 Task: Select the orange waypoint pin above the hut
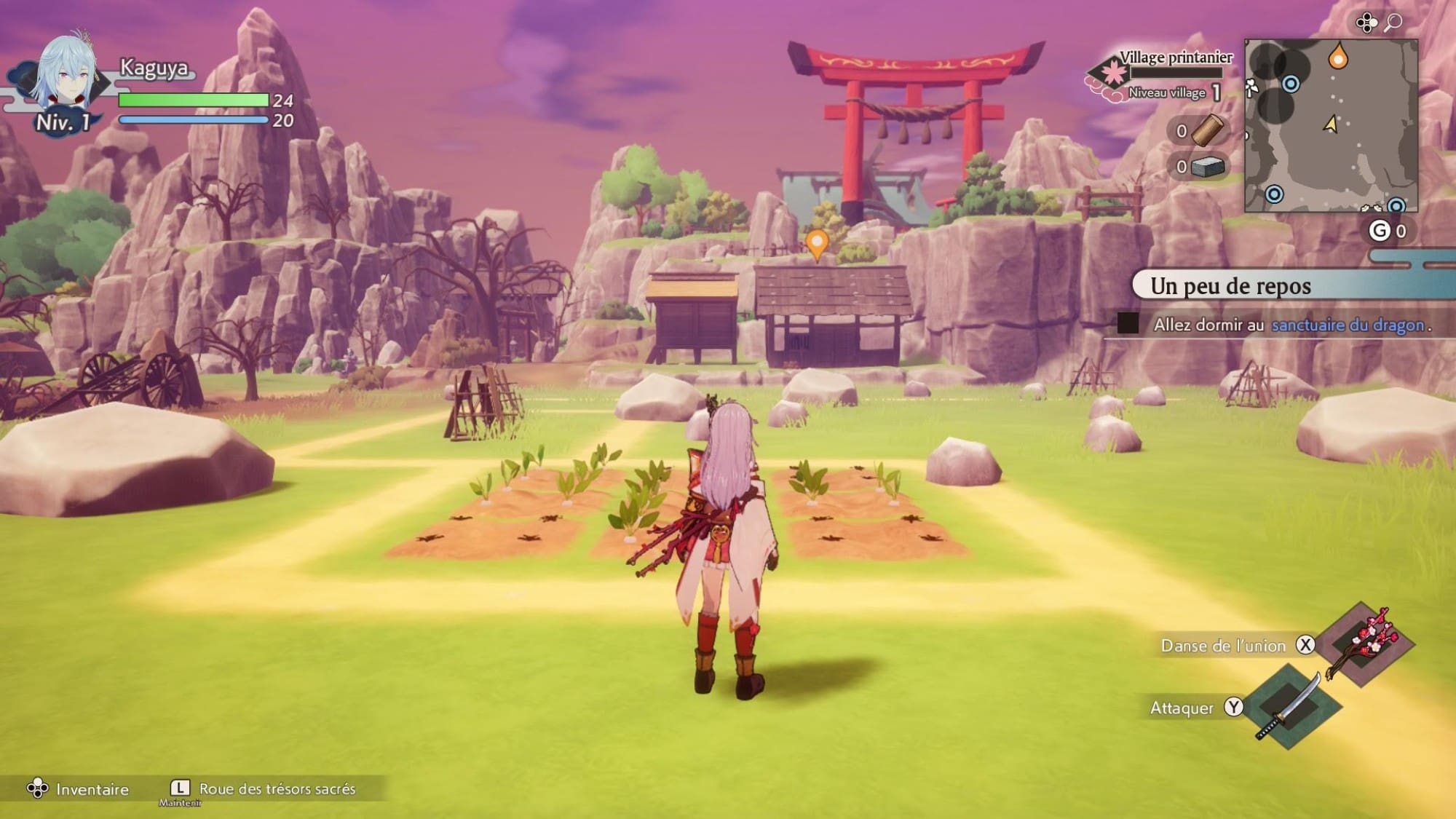point(817,243)
